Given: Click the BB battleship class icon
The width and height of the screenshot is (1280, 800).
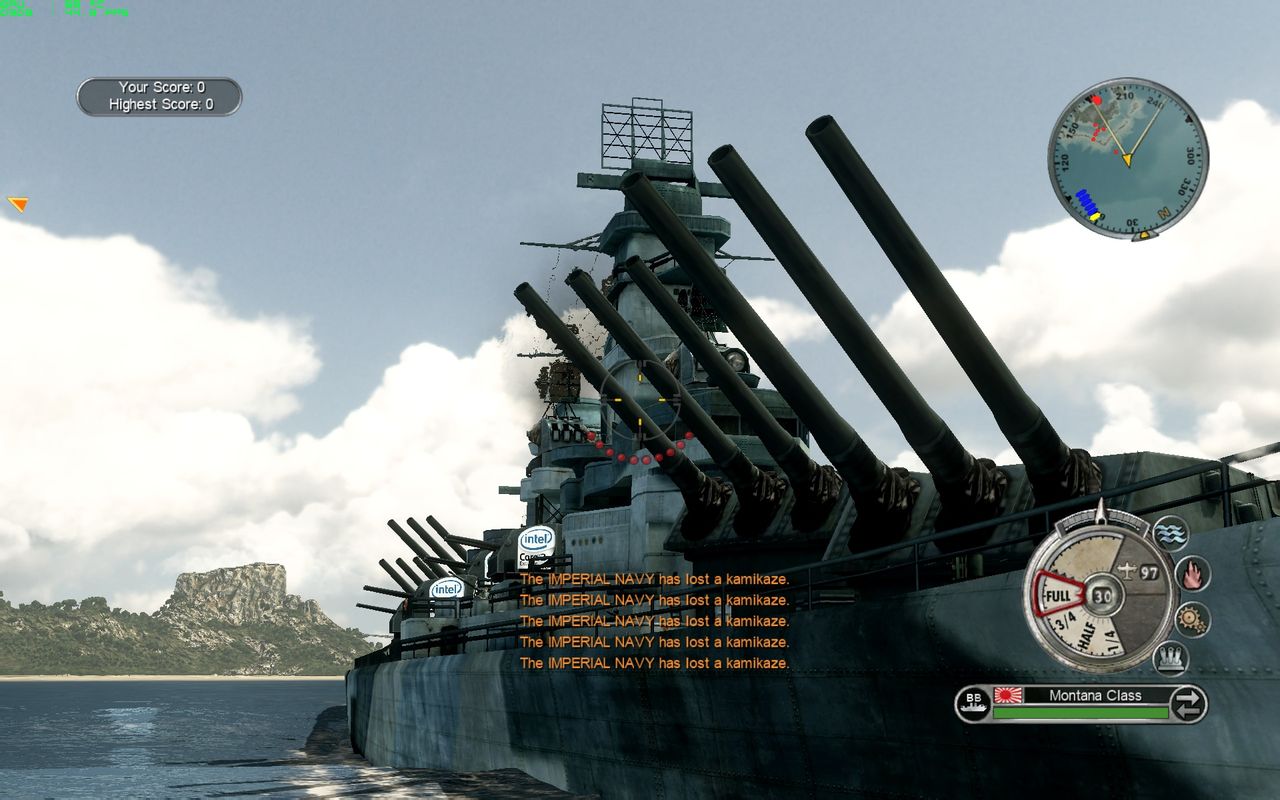Looking at the screenshot, I should [972, 704].
